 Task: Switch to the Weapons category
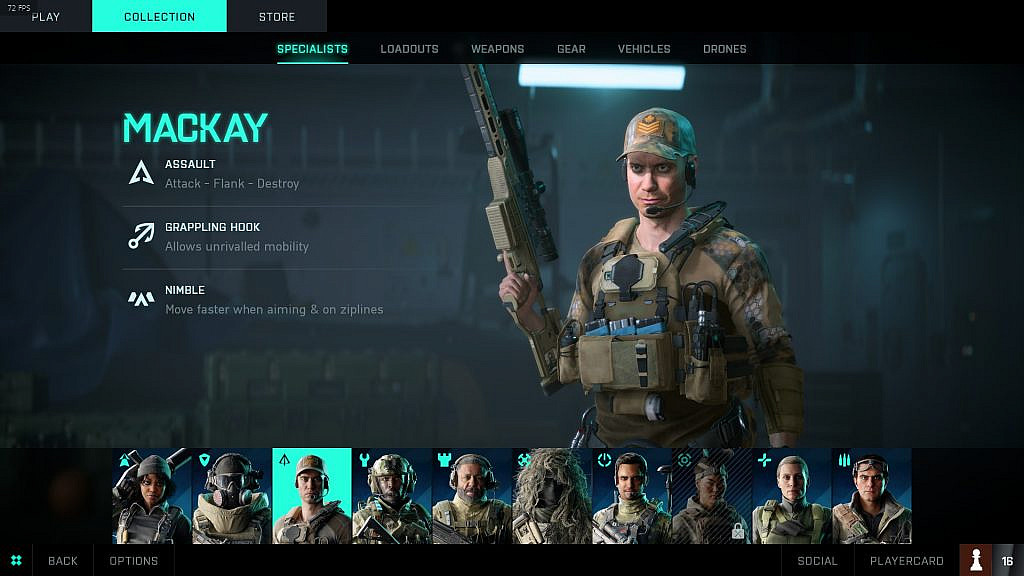(498, 49)
